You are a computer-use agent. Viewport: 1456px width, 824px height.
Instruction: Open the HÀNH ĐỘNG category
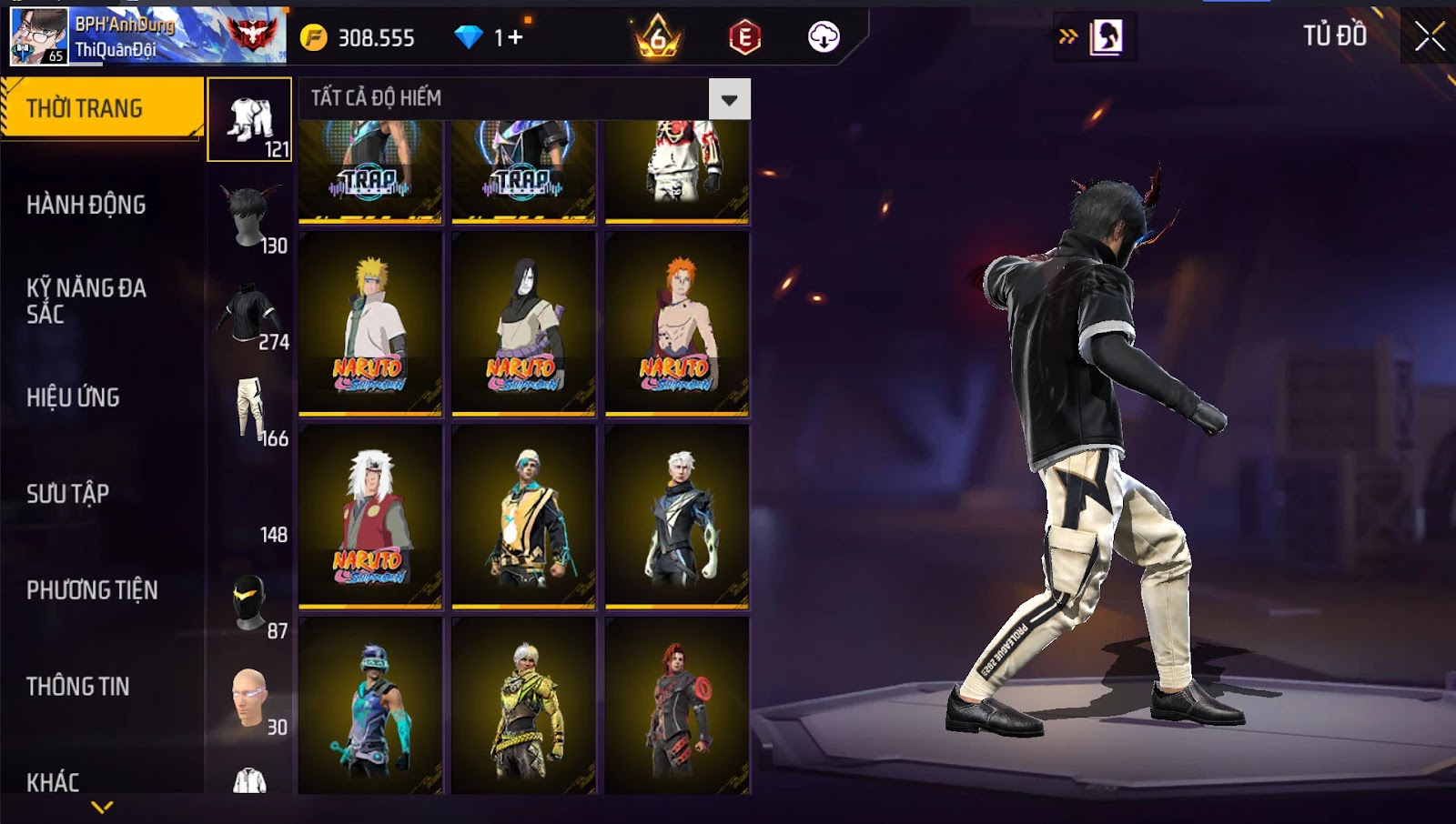click(86, 205)
